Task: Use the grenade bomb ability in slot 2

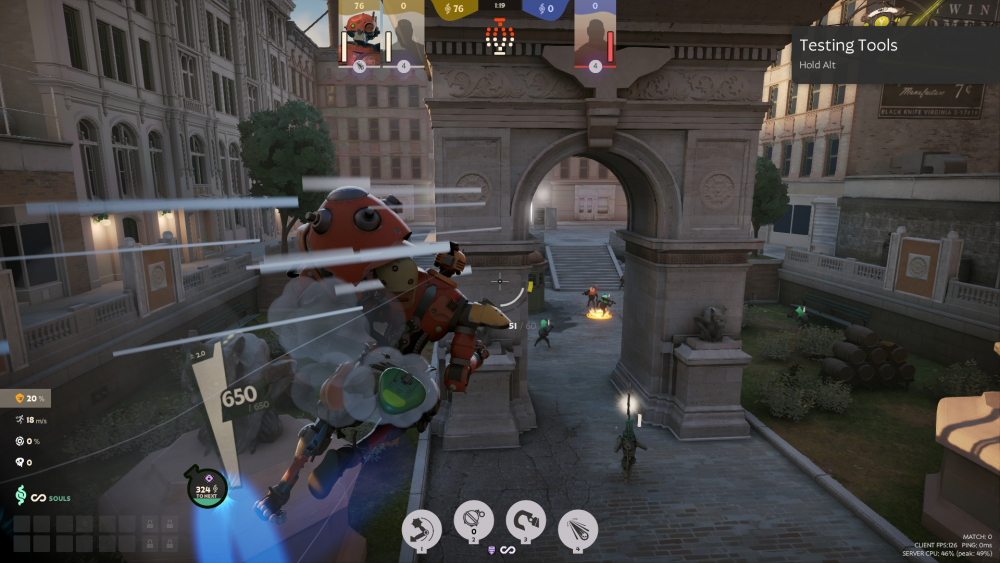Action: (473, 521)
